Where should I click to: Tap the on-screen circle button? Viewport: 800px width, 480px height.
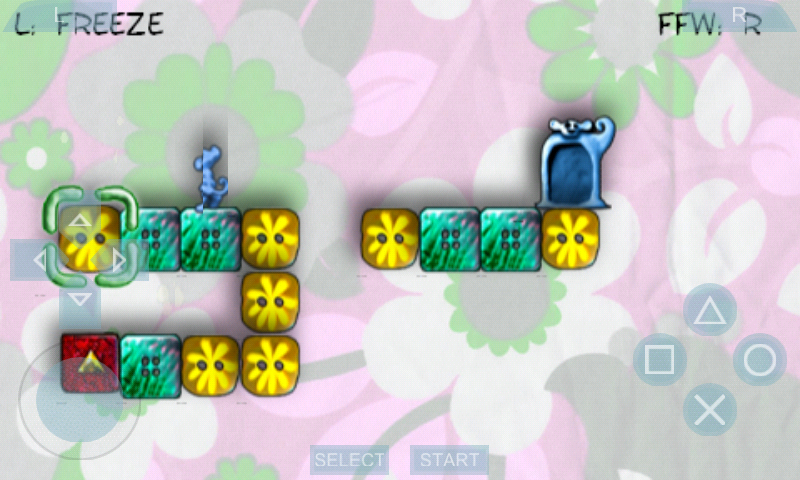(759, 360)
